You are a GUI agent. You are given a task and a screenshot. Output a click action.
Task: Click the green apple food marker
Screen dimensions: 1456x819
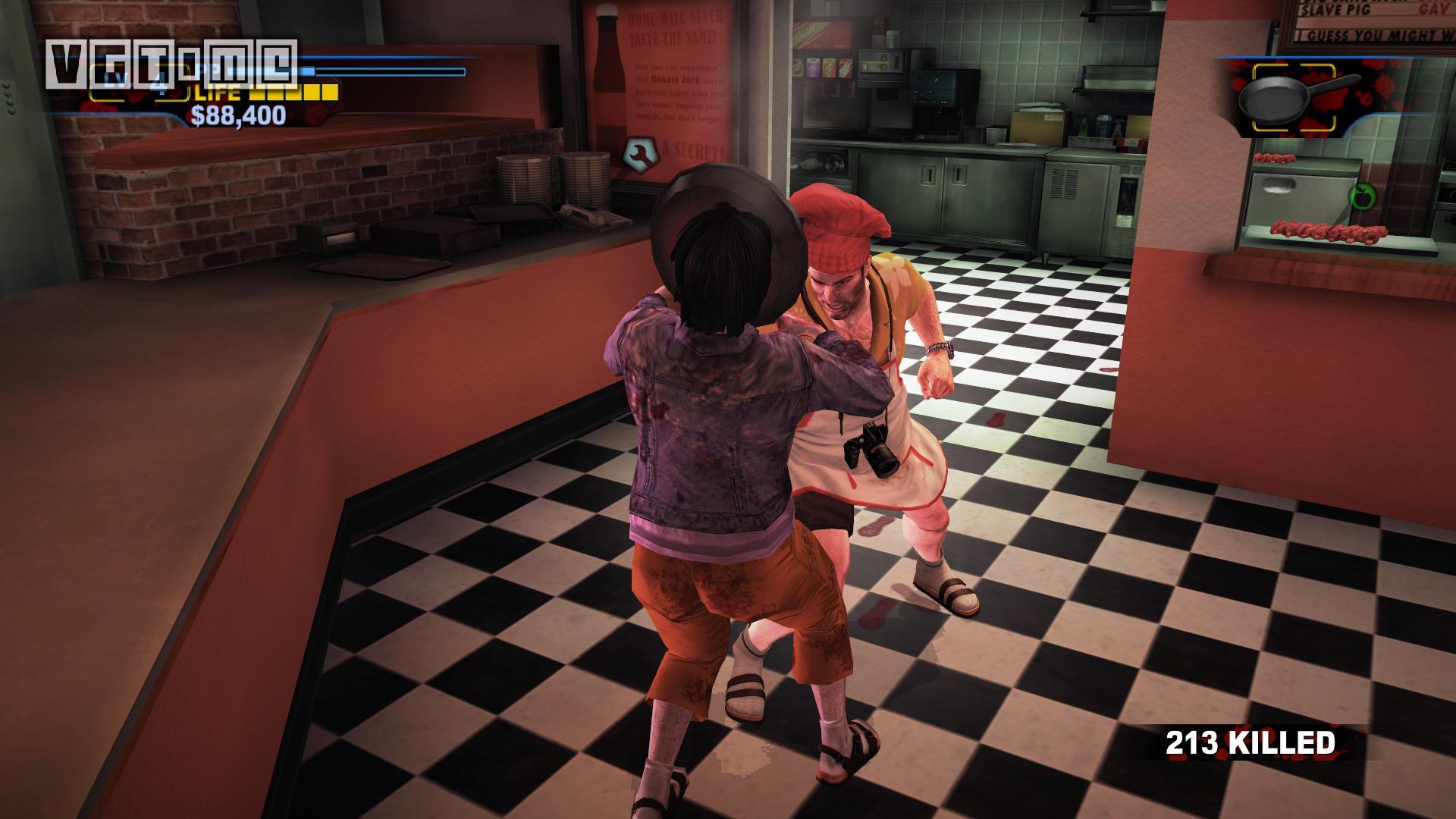1361,195
